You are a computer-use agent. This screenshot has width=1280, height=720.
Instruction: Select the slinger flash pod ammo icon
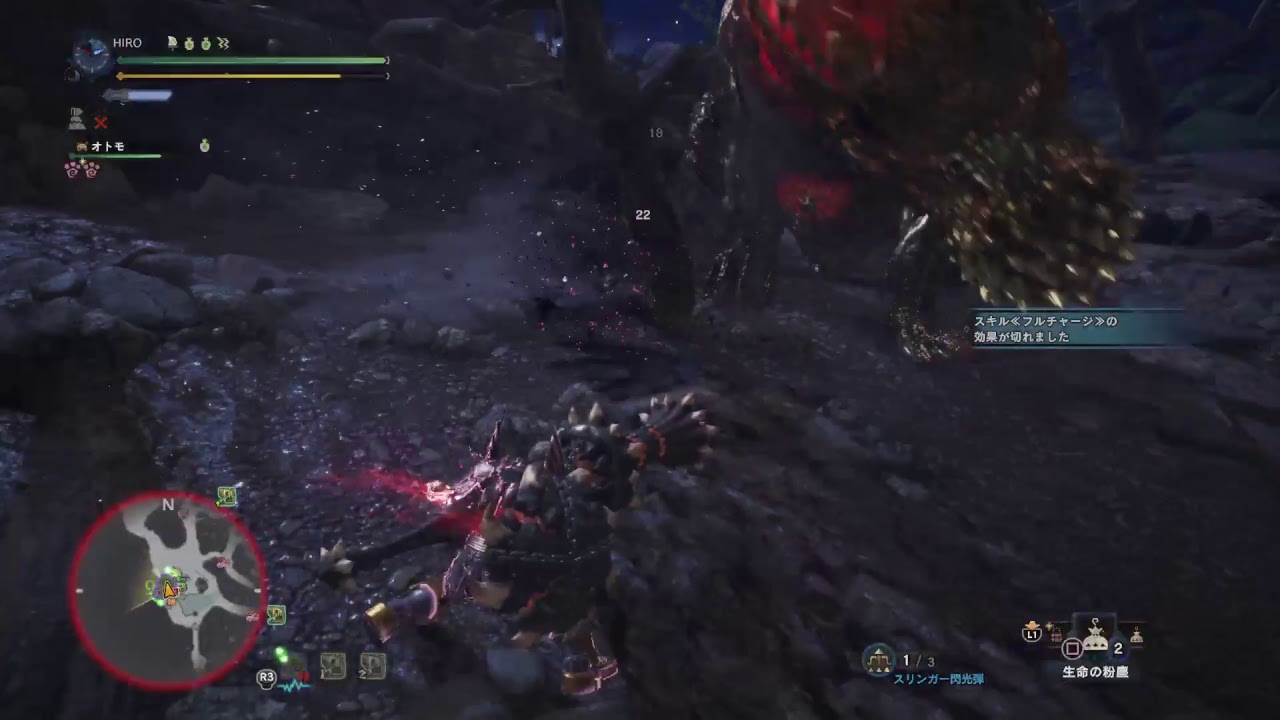pos(879,659)
